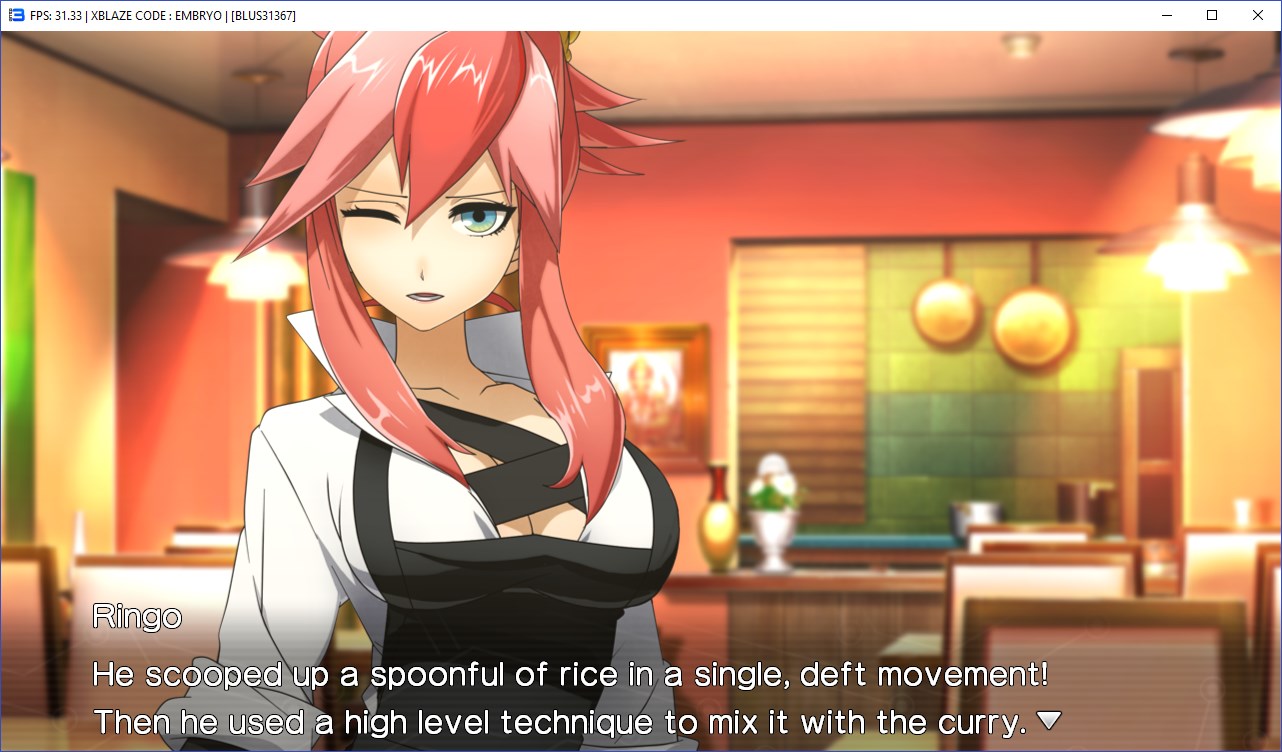The height and width of the screenshot is (752, 1282).
Task: Close the emulator window
Action: pyautogui.click(x=1258, y=15)
